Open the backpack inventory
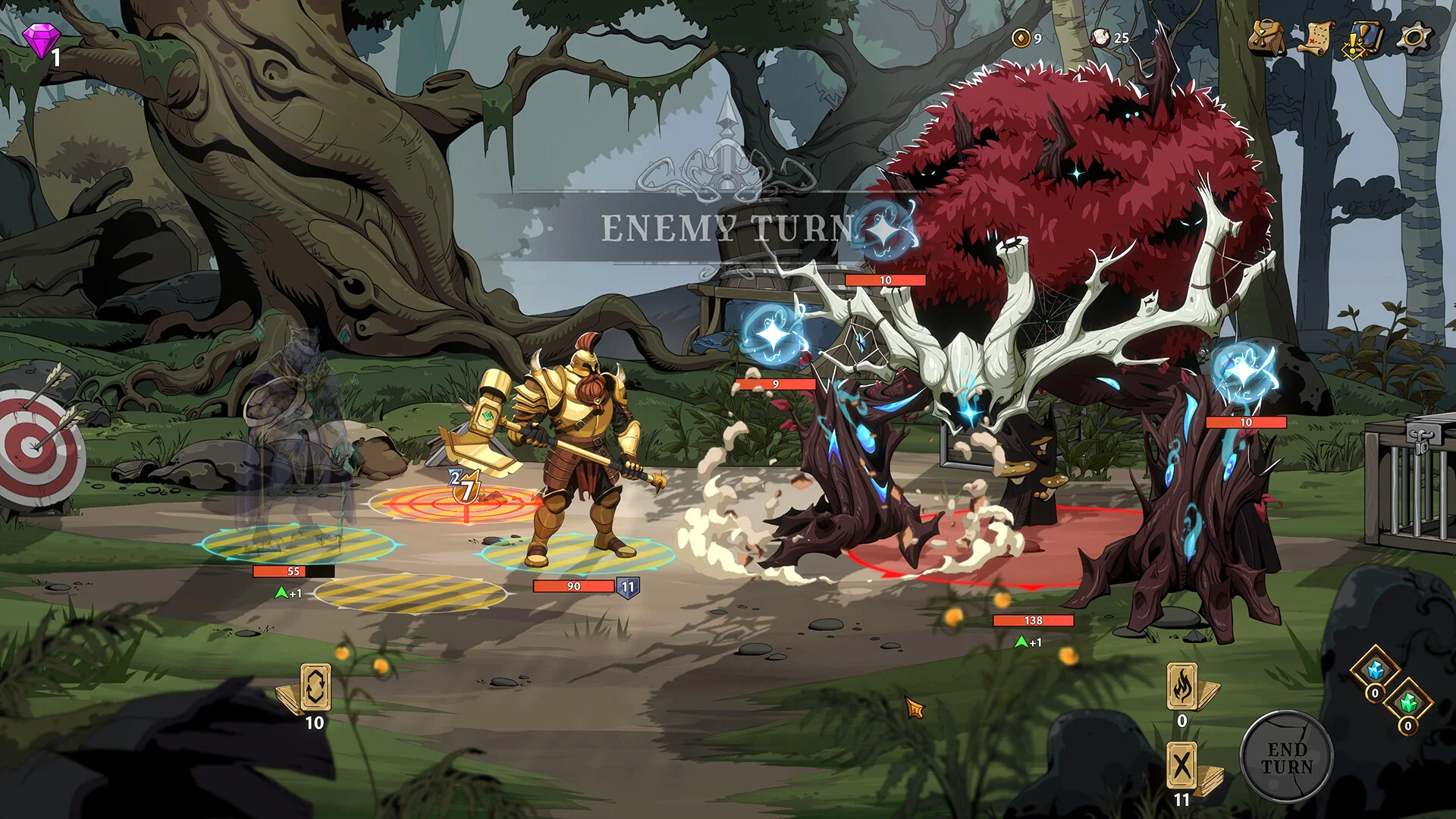The width and height of the screenshot is (1456, 819). click(1266, 36)
